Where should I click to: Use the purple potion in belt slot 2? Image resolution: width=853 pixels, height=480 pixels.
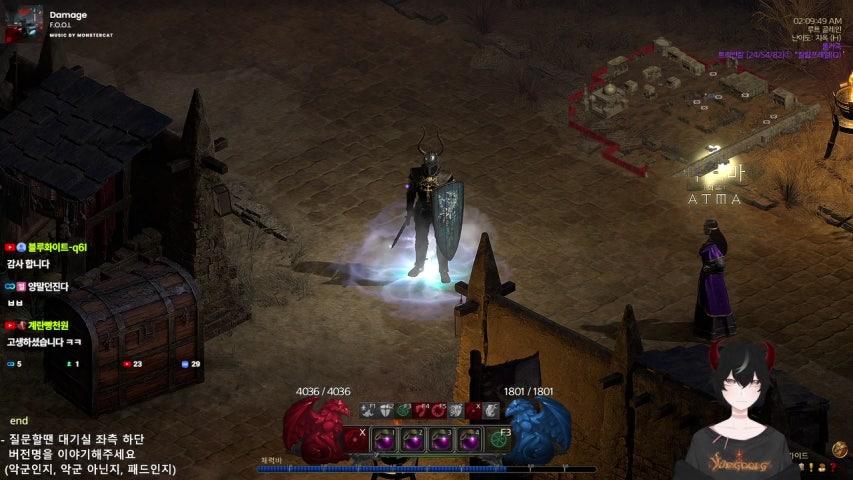[x=412, y=439]
